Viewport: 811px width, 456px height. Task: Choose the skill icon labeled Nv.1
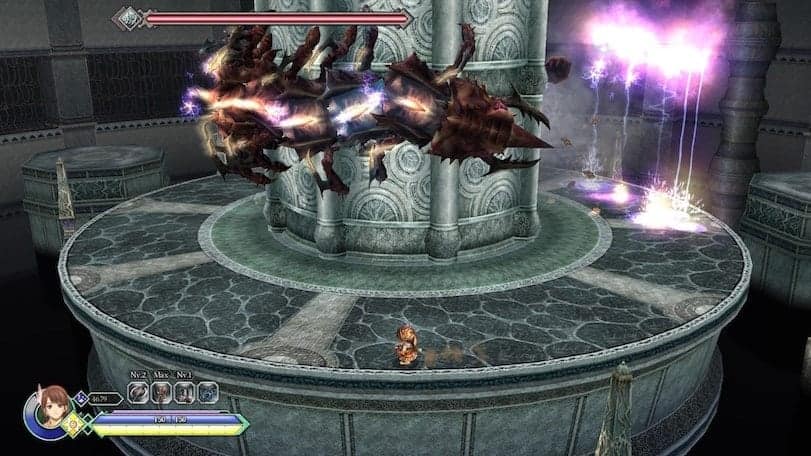[184, 394]
